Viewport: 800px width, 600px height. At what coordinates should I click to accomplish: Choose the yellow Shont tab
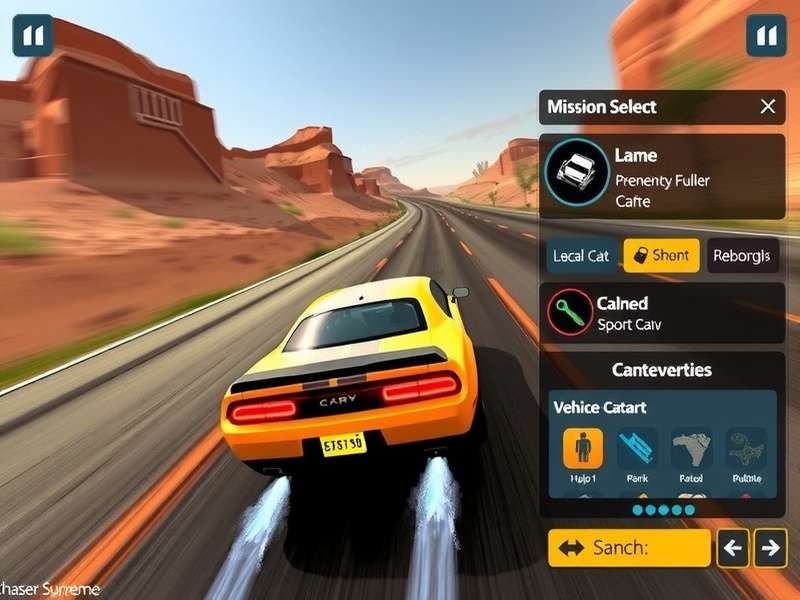(661, 256)
